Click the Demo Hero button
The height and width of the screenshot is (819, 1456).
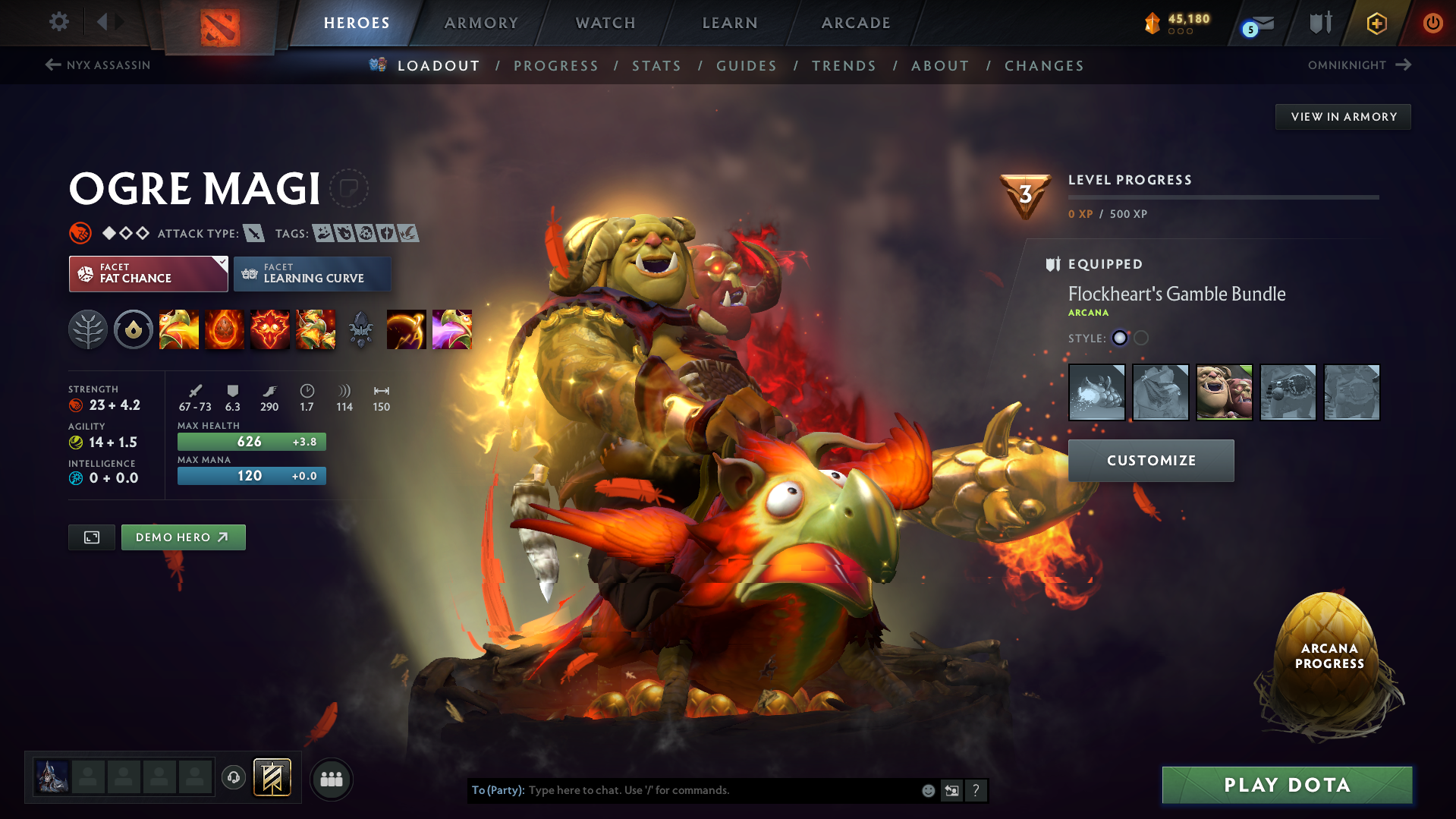183,537
